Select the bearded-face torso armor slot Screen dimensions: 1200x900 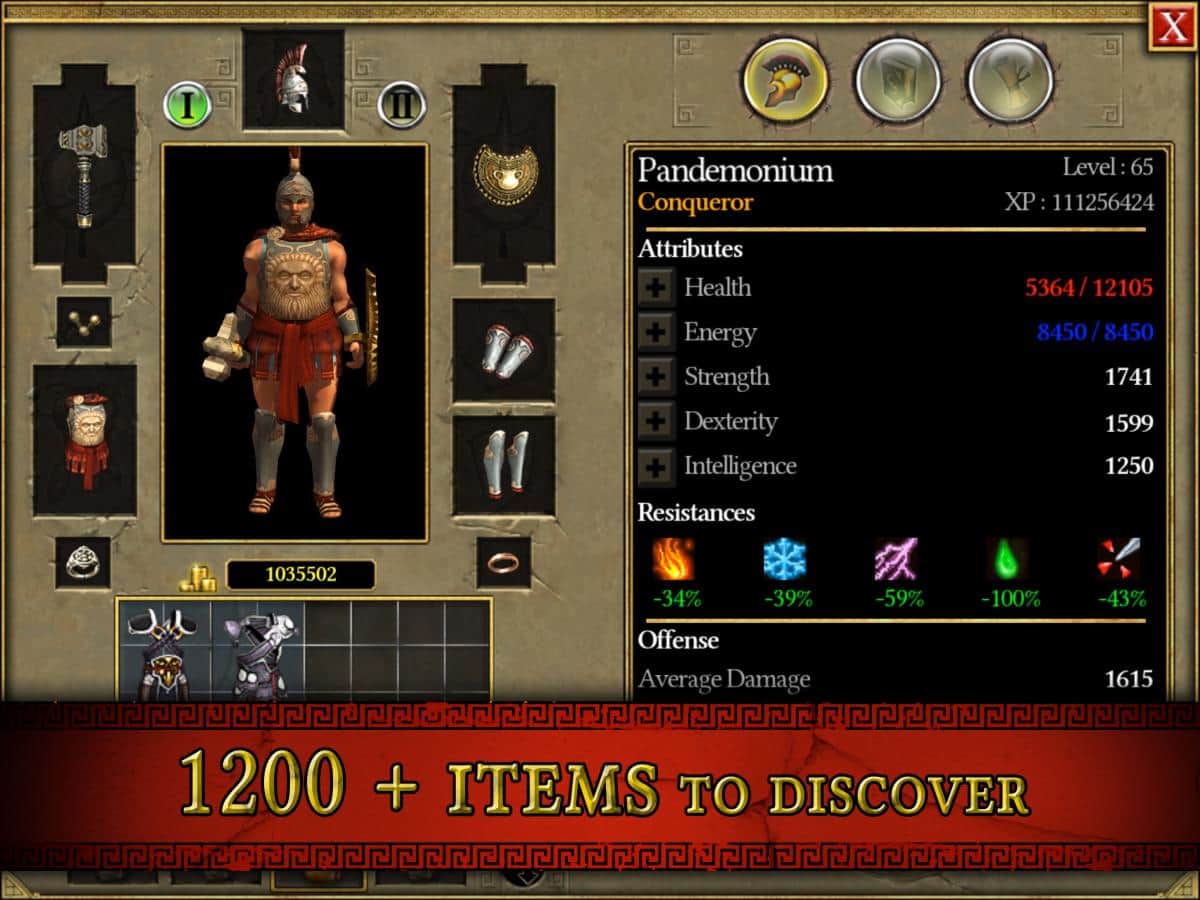84,440
